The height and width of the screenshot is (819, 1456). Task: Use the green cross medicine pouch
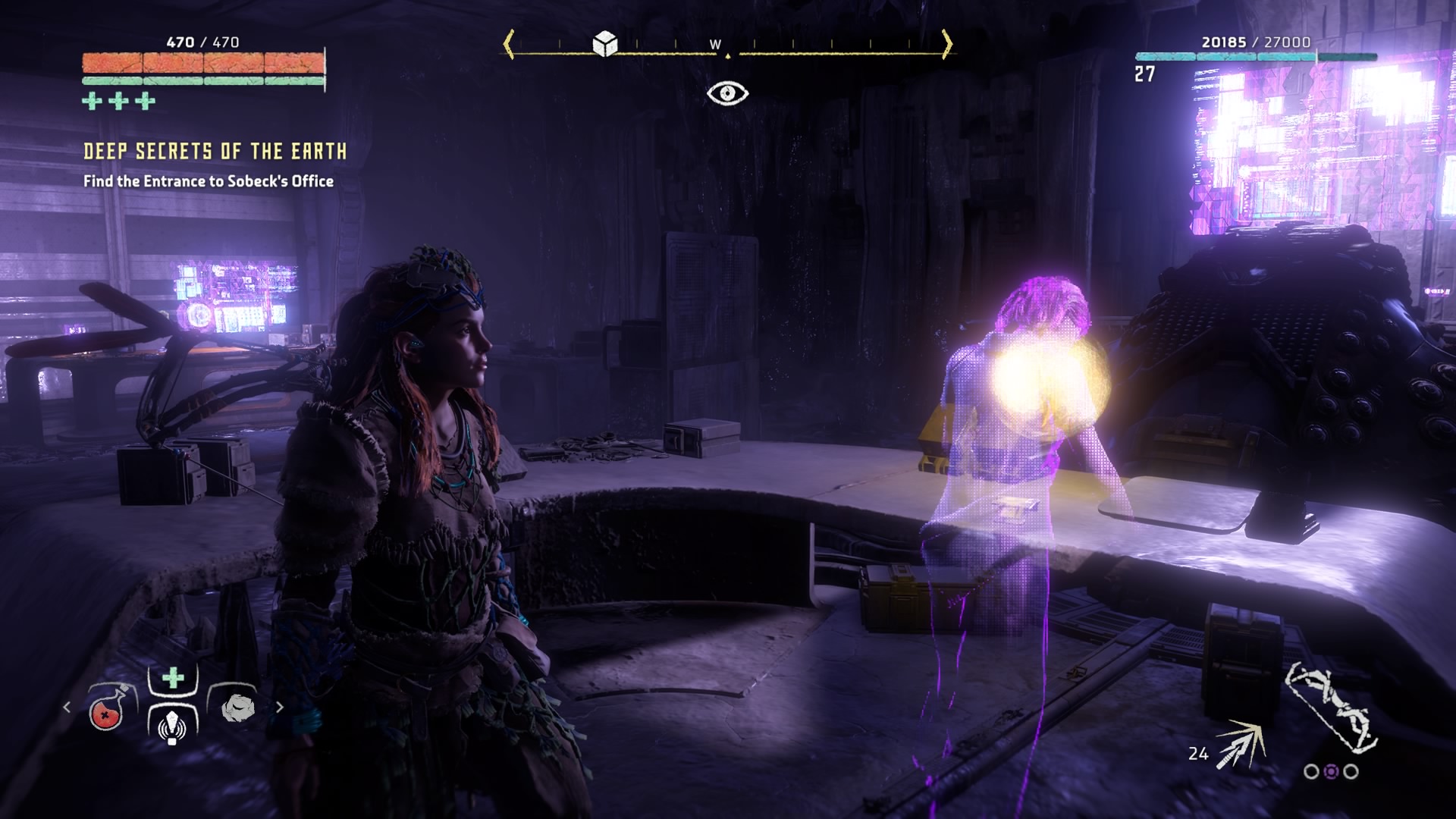173,677
